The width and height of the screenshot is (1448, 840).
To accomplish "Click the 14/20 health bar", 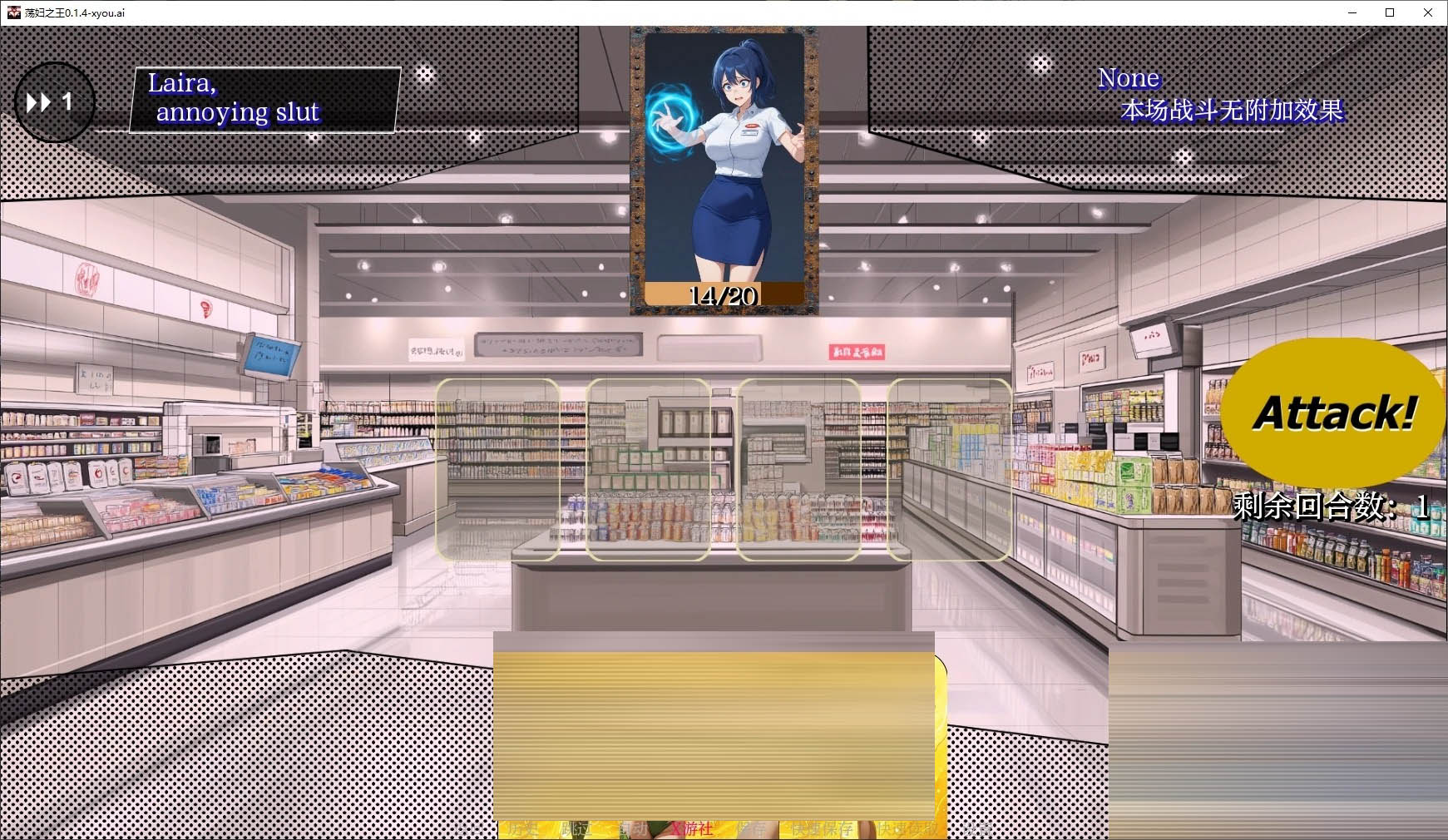I will pyautogui.click(x=722, y=294).
